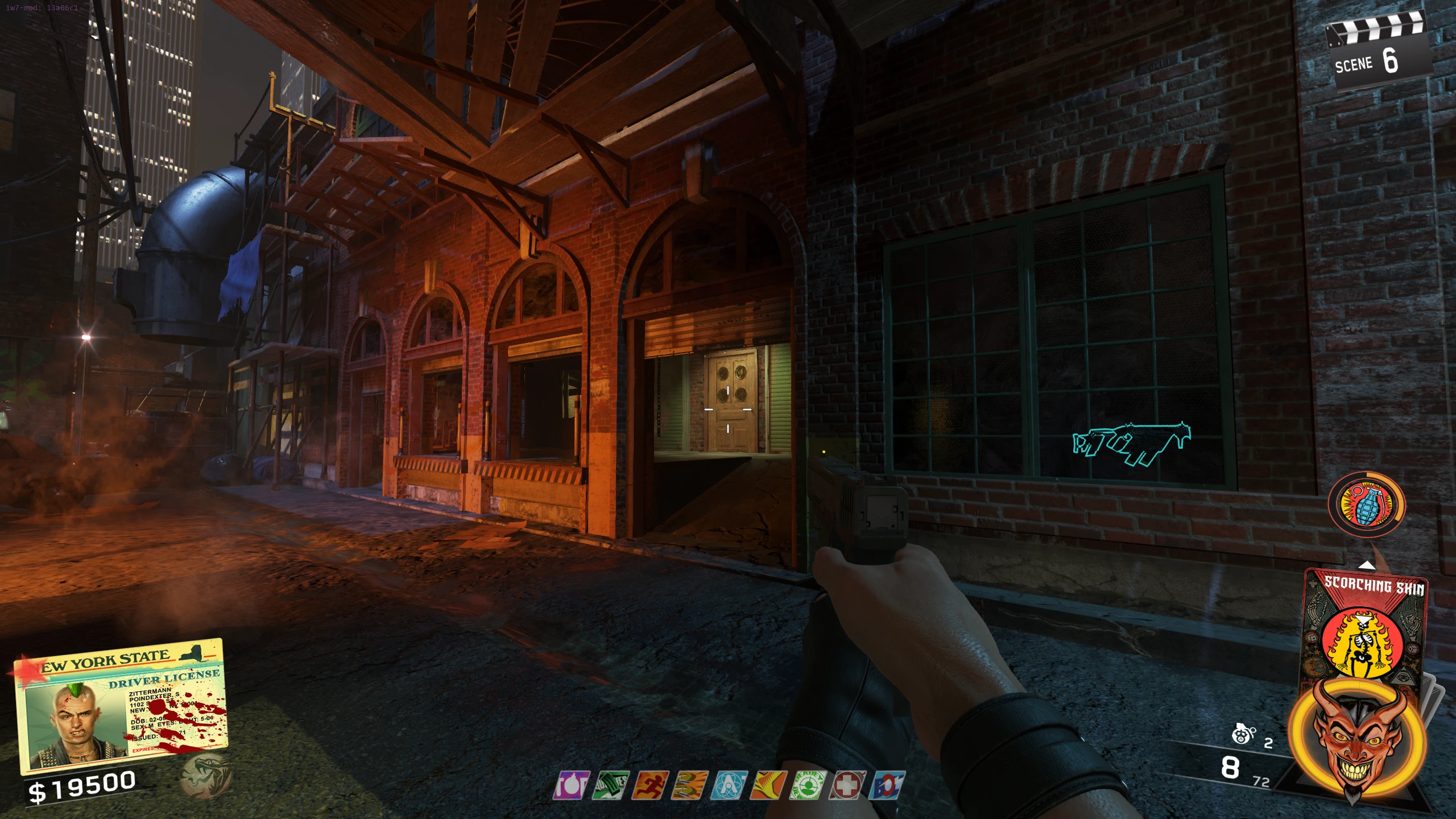
Task: Select the purple Bombstoppers perk icon
Action: pyautogui.click(x=571, y=785)
